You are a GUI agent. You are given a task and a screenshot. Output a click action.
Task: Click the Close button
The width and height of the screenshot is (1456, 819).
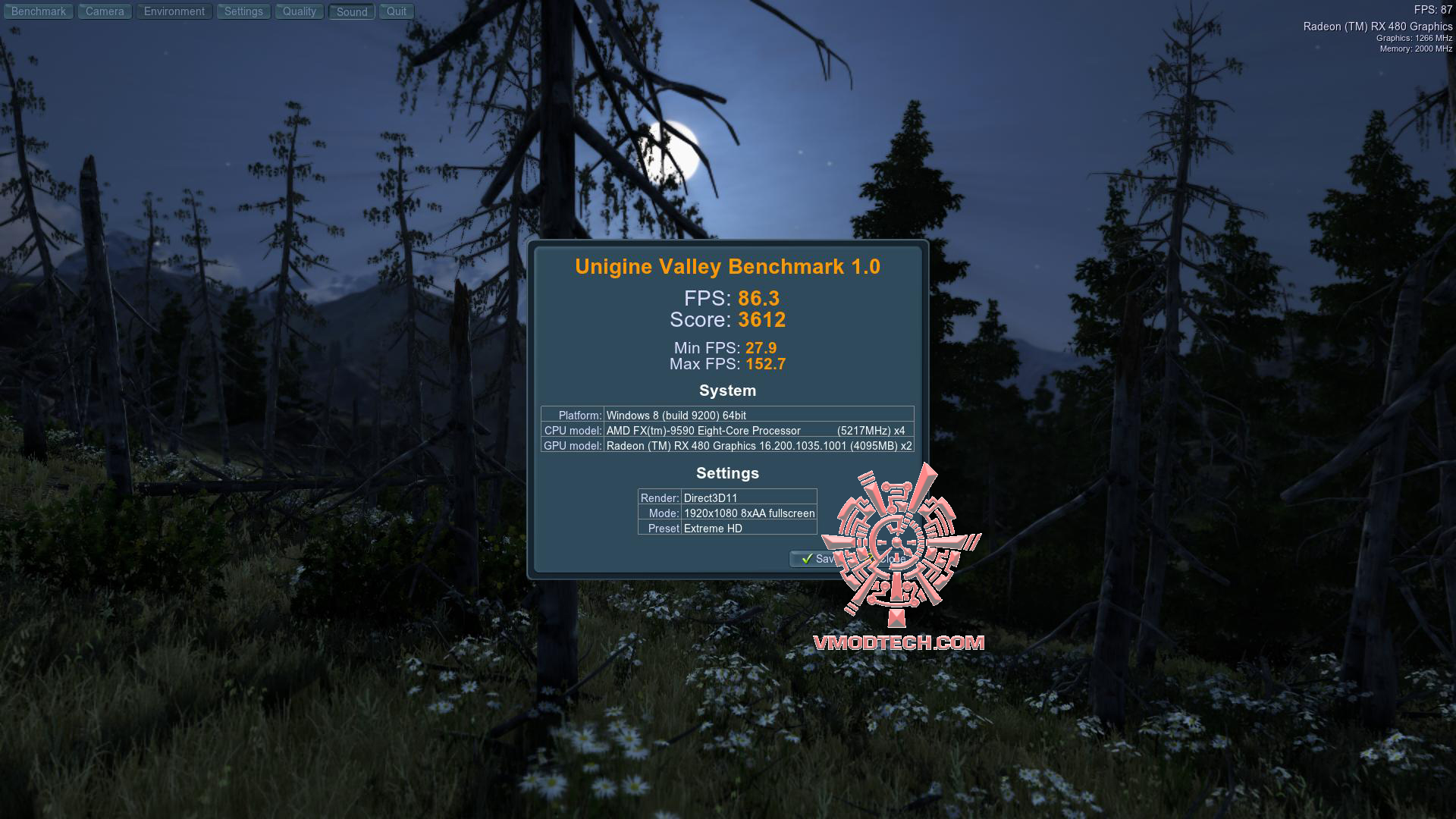click(x=893, y=559)
